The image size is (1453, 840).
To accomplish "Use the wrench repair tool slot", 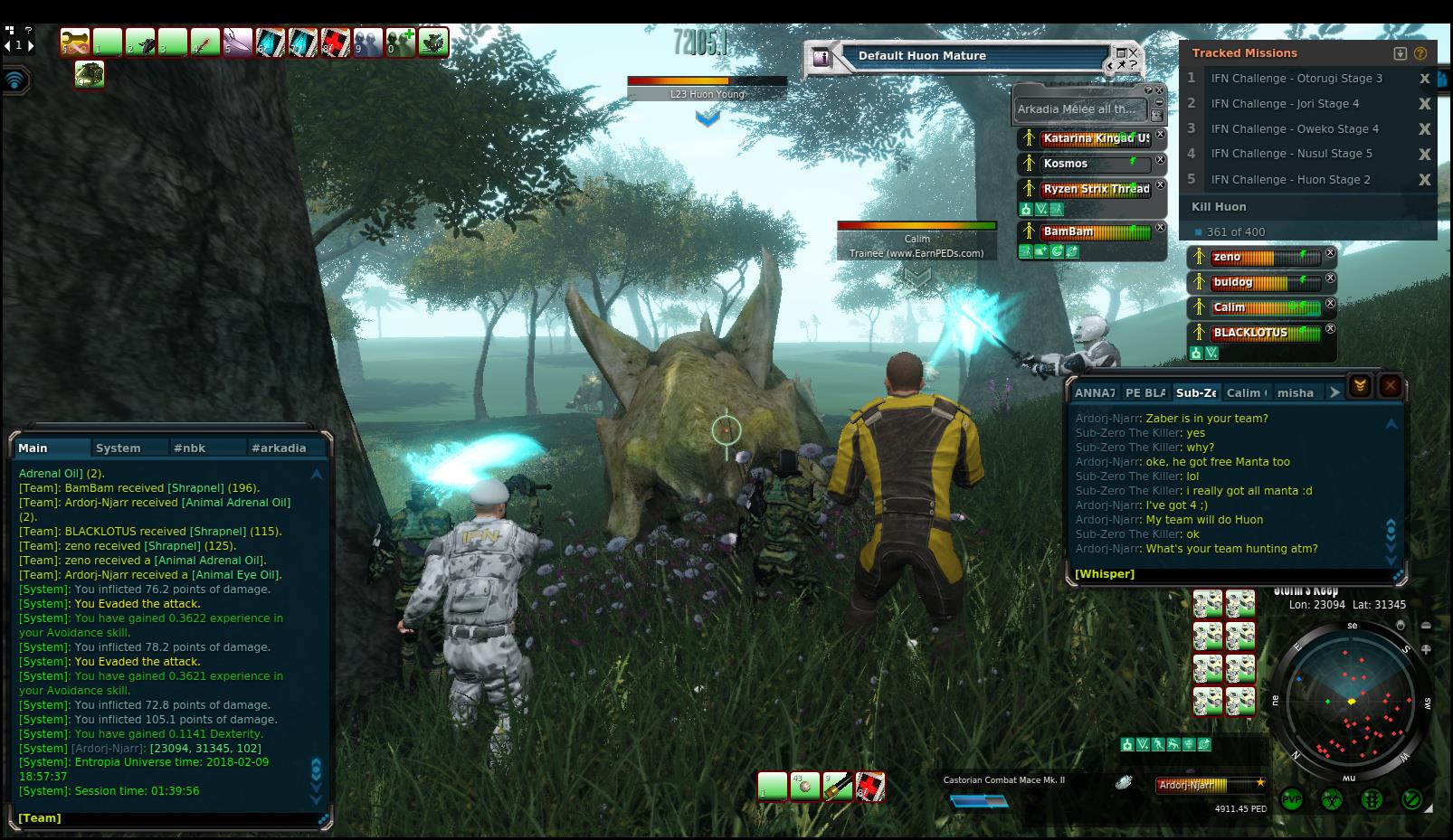I will point(75,42).
